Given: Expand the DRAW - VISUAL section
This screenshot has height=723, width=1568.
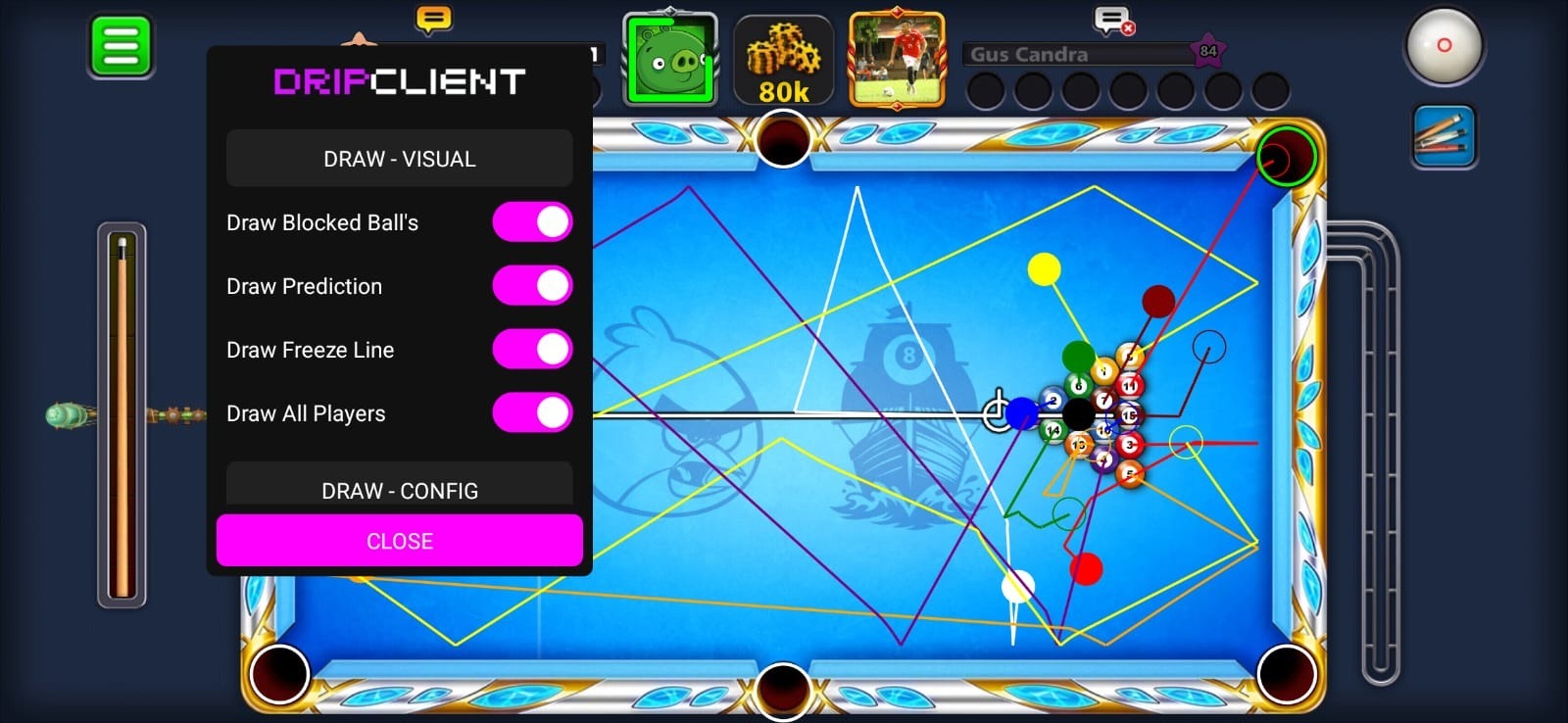Looking at the screenshot, I should 399,158.
